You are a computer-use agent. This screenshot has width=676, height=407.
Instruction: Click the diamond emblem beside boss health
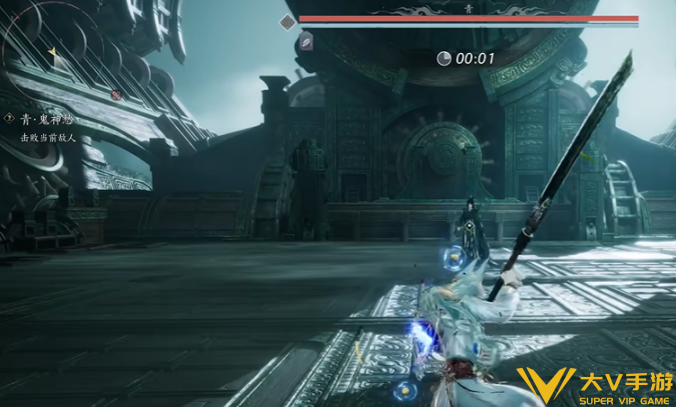(x=287, y=21)
